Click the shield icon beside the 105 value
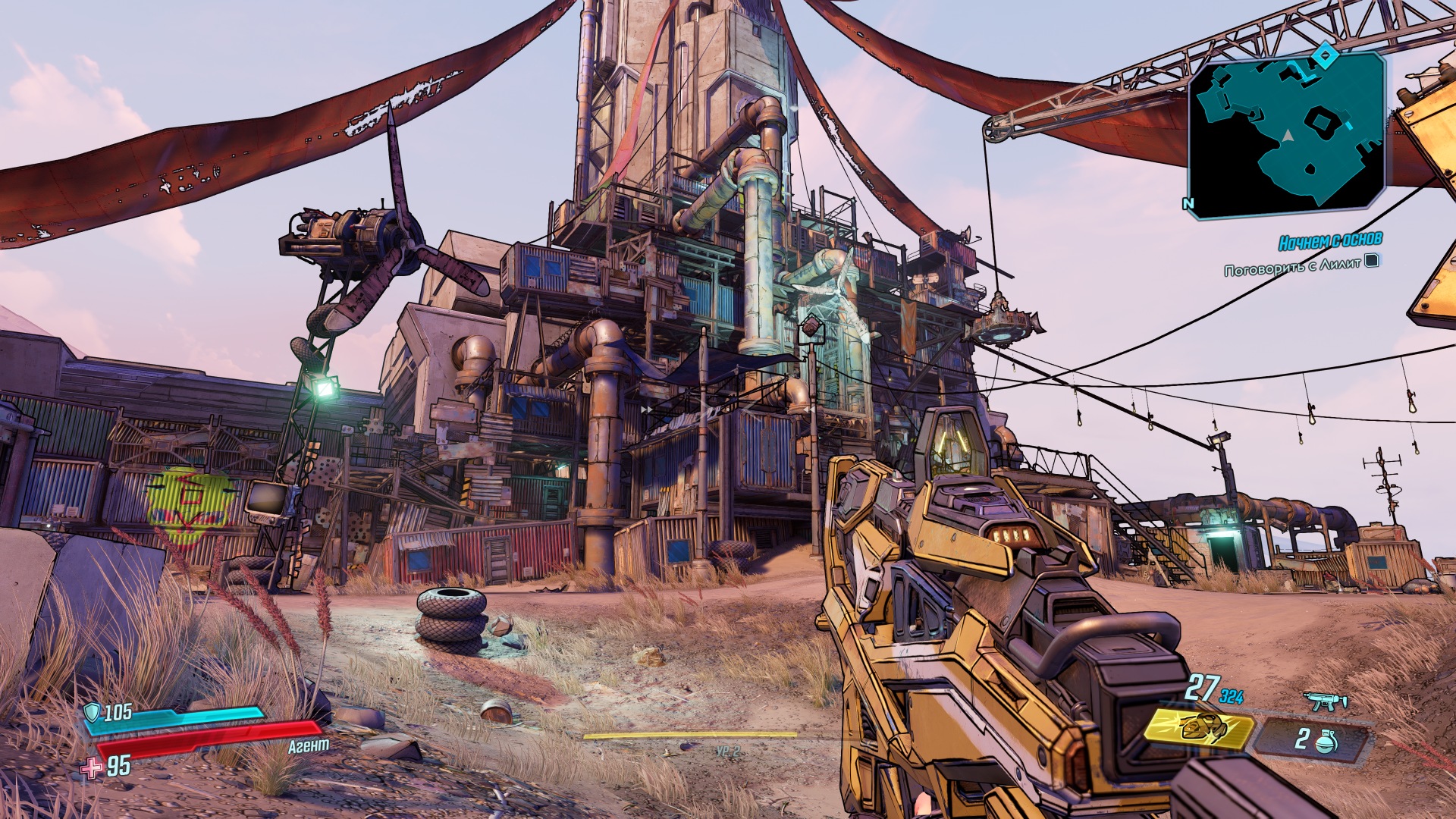1456x819 pixels. [x=91, y=713]
